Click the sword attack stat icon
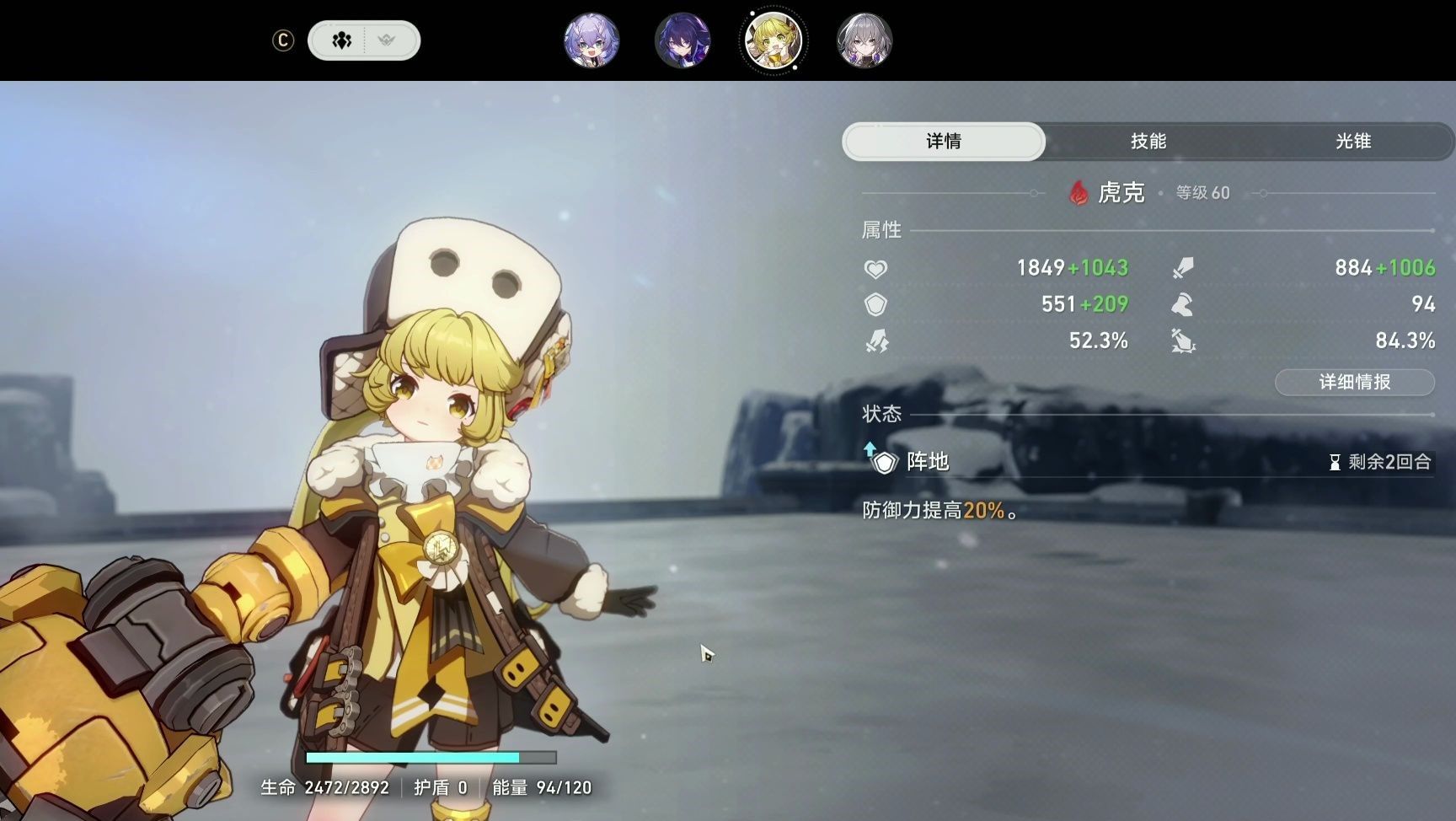The height and width of the screenshot is (821, 1456). pyautogui.click(x=1184, y=267)
